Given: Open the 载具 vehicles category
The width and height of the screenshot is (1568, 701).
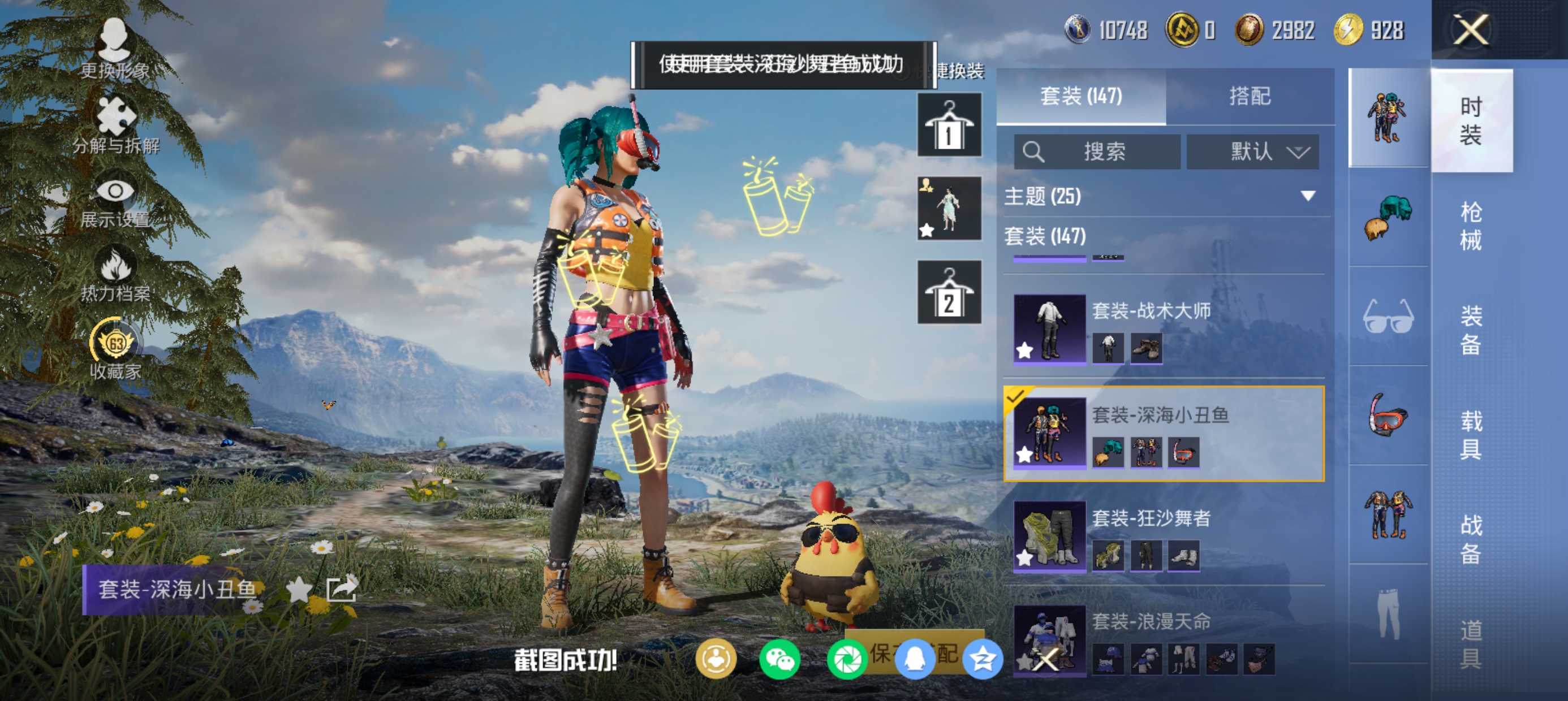Looking at the screenshot, I should [1470, 435].
